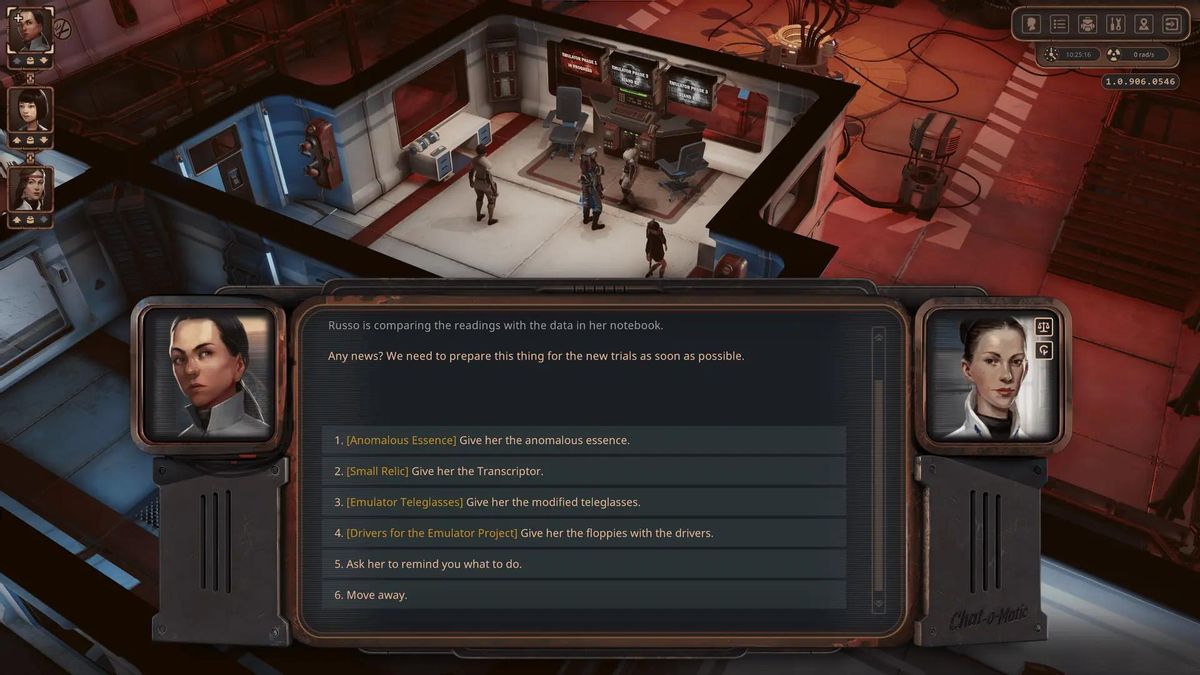1200x675 pixels.
Task: Click the arrow icon below the scales
Action: (1044, 350)
